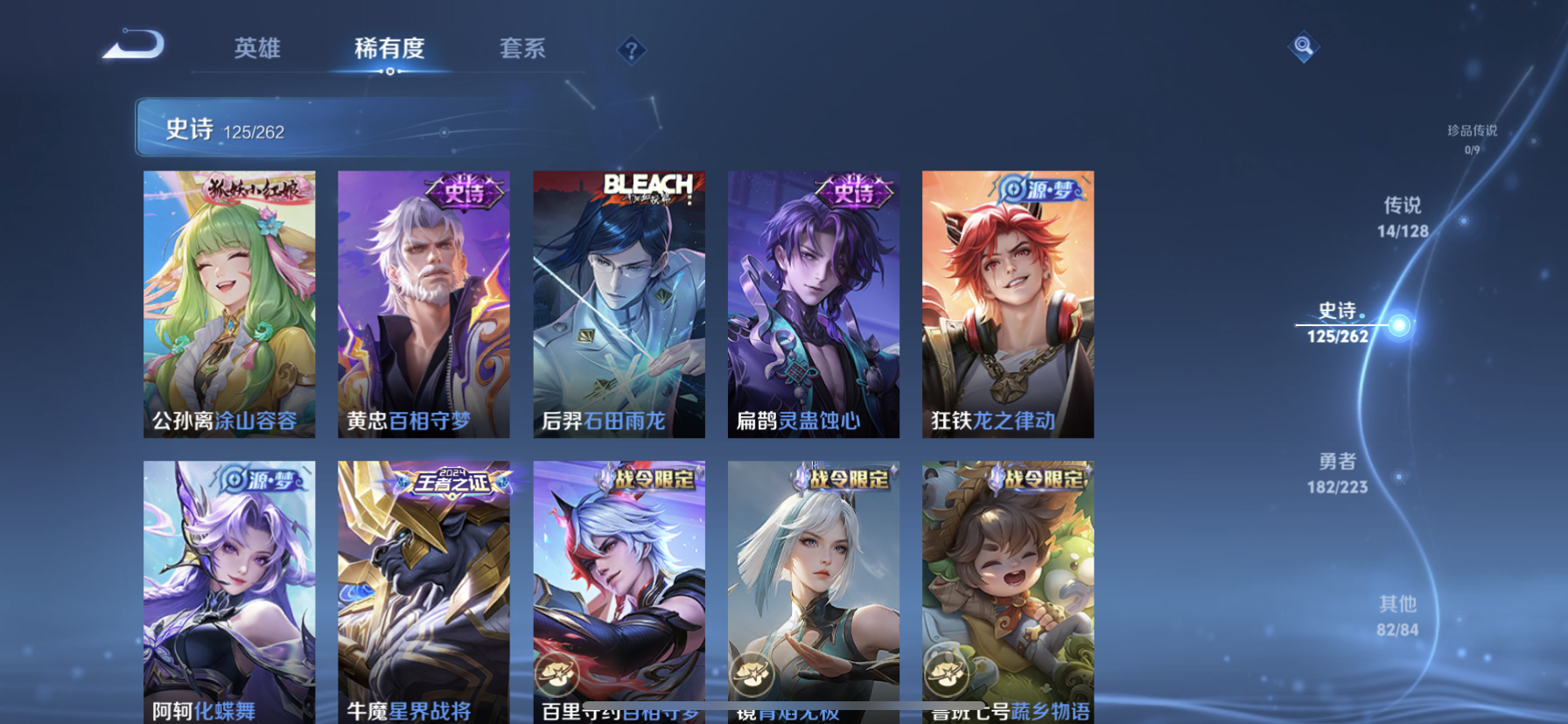This screenshot has width=1568, height=724.
Task: Jump to 珍品传说 rarity section
Action: click(1472, 138)
